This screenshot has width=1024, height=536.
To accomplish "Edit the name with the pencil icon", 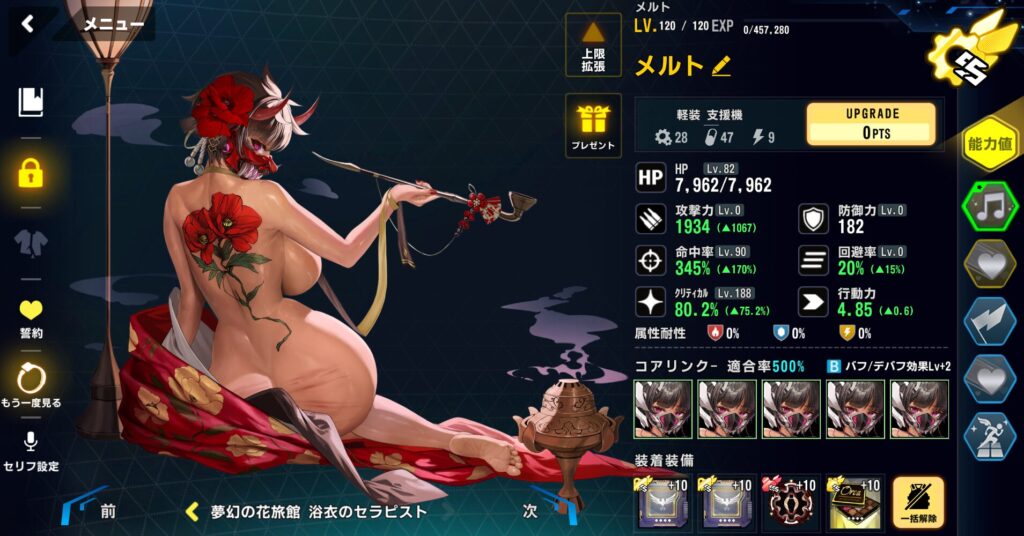I will [721, 67].
